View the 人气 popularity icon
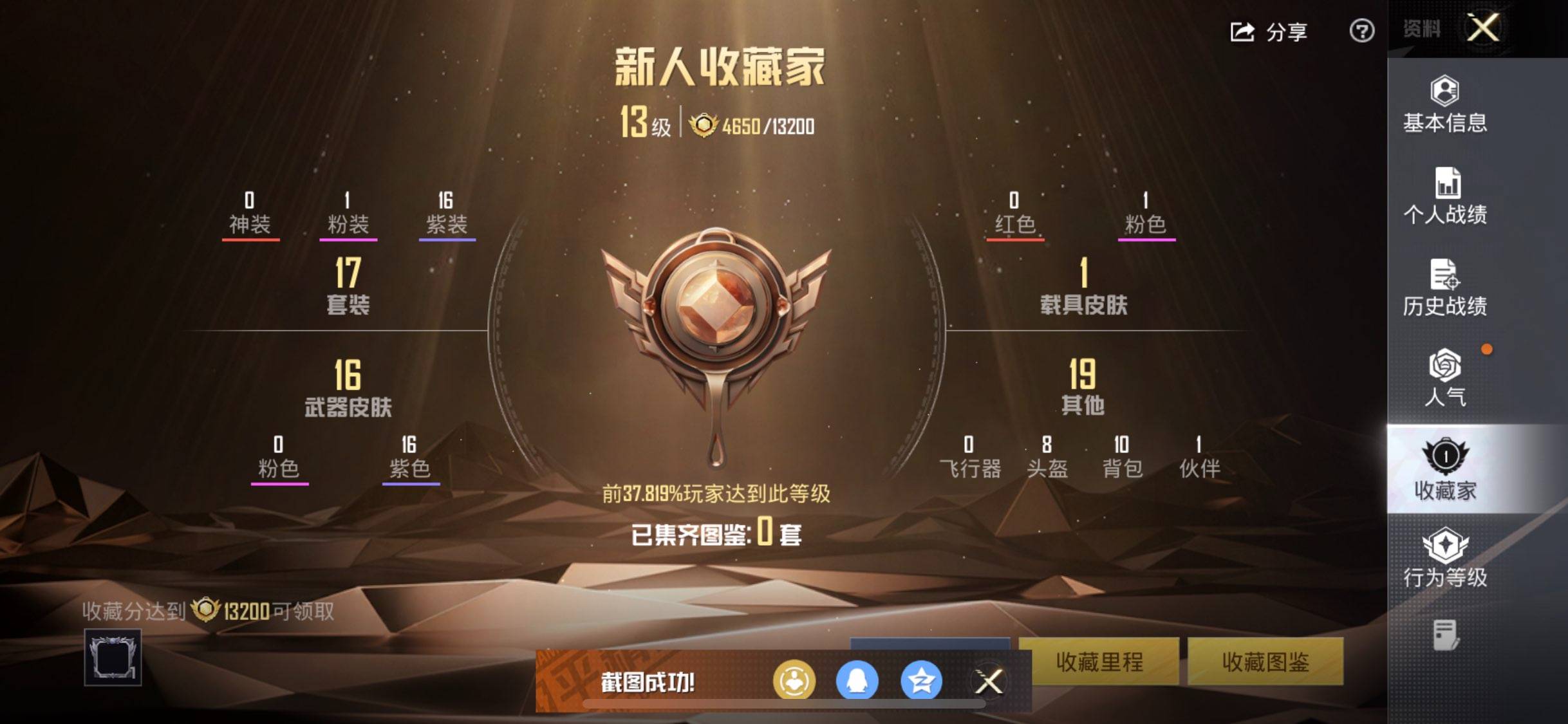Viewport: 1568px width, 724px height. click(x=1444, y=372)
